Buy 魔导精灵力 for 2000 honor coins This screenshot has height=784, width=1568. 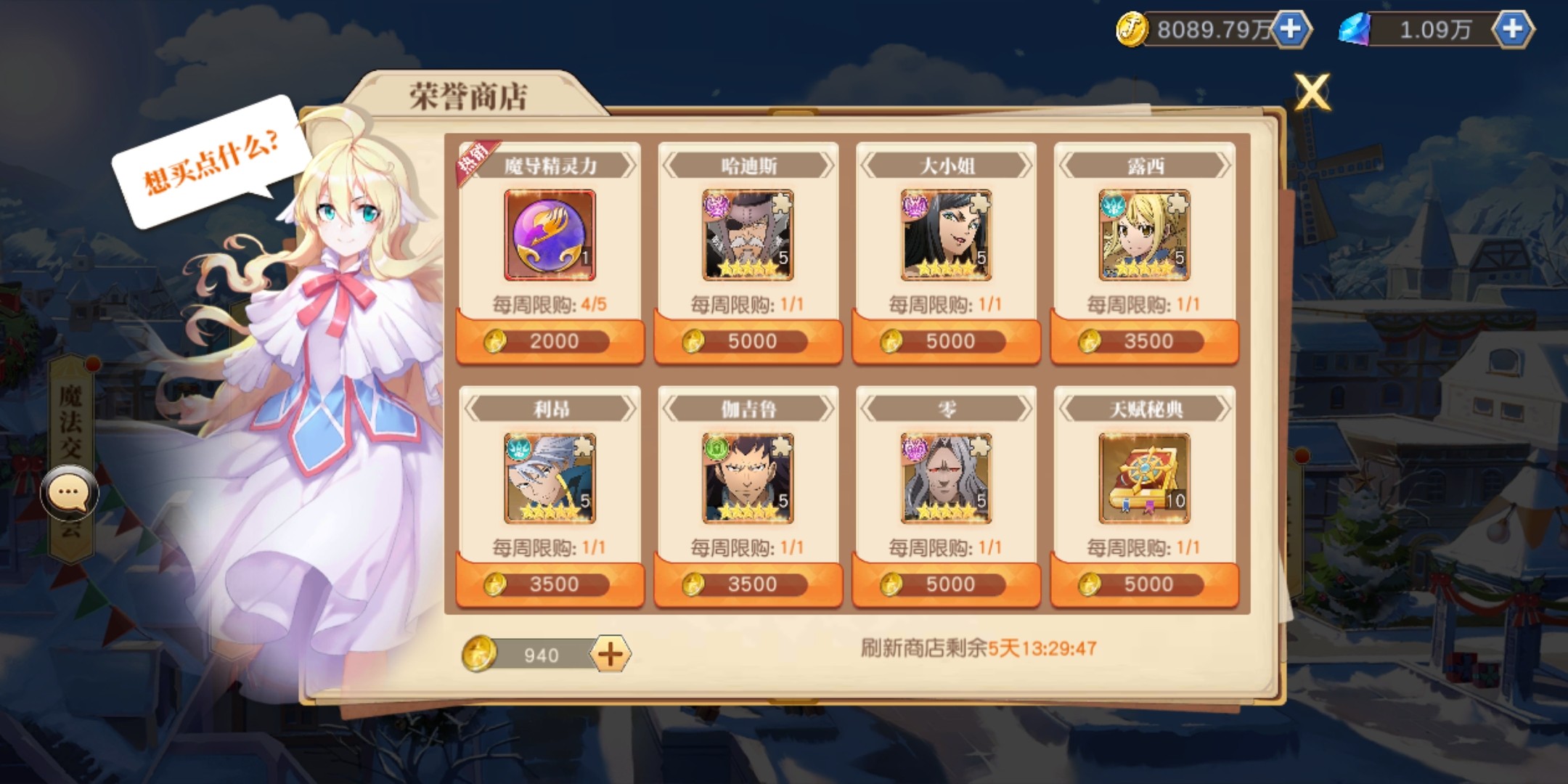coord(550,341)
